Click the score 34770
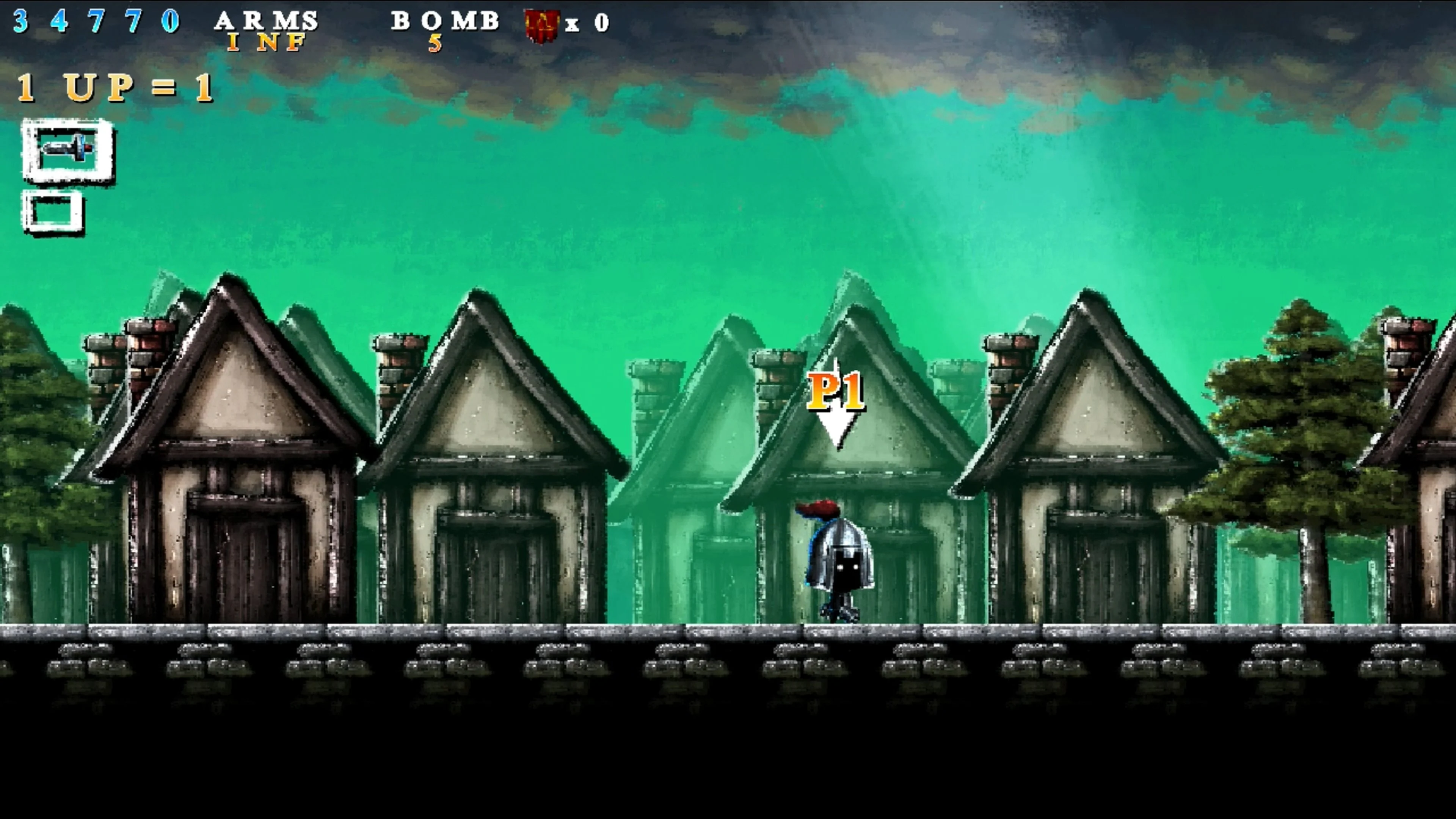Viewport: 1456px width, 819px height. click(96, 23)
